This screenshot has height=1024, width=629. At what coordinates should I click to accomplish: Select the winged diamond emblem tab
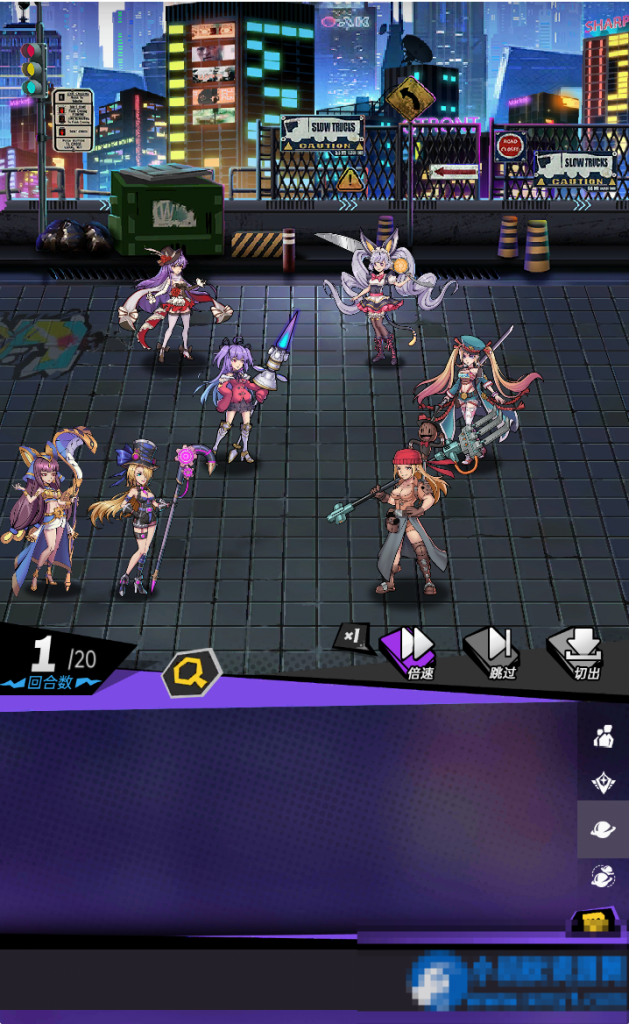point(603,783)
